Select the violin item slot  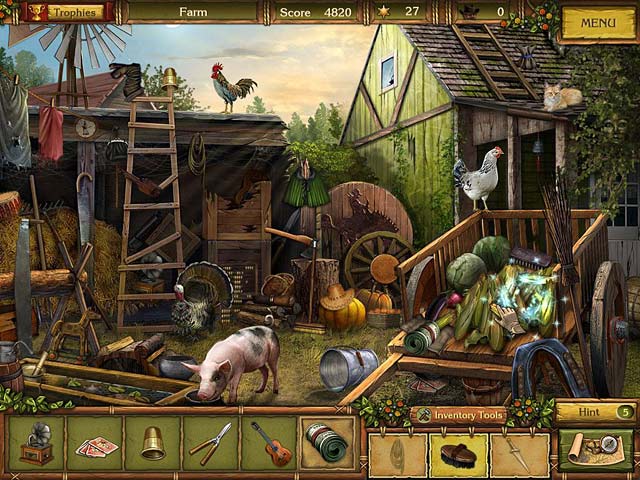pos(269,443)
